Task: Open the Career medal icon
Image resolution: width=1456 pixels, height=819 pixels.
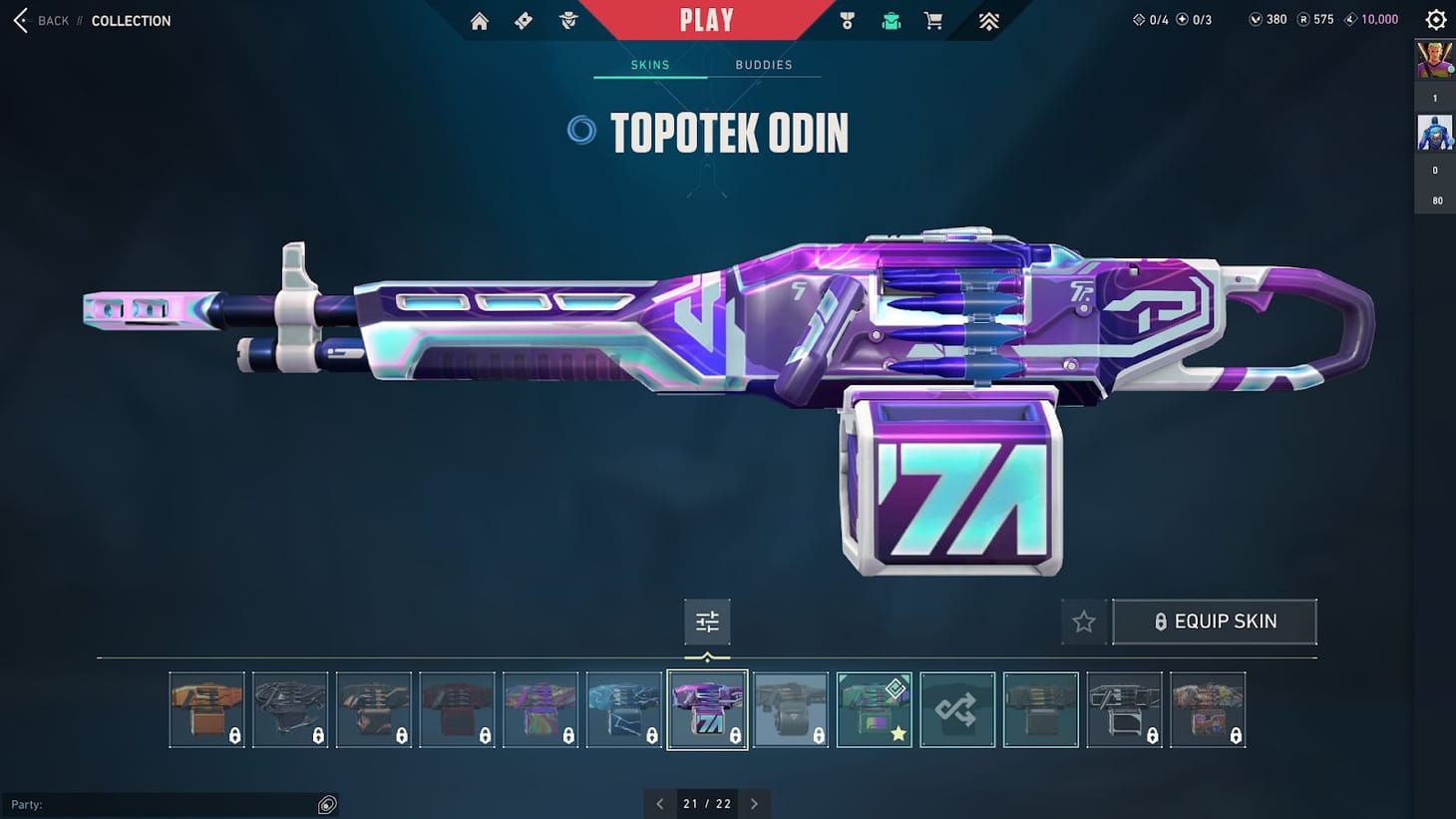Action: (847, 20)
